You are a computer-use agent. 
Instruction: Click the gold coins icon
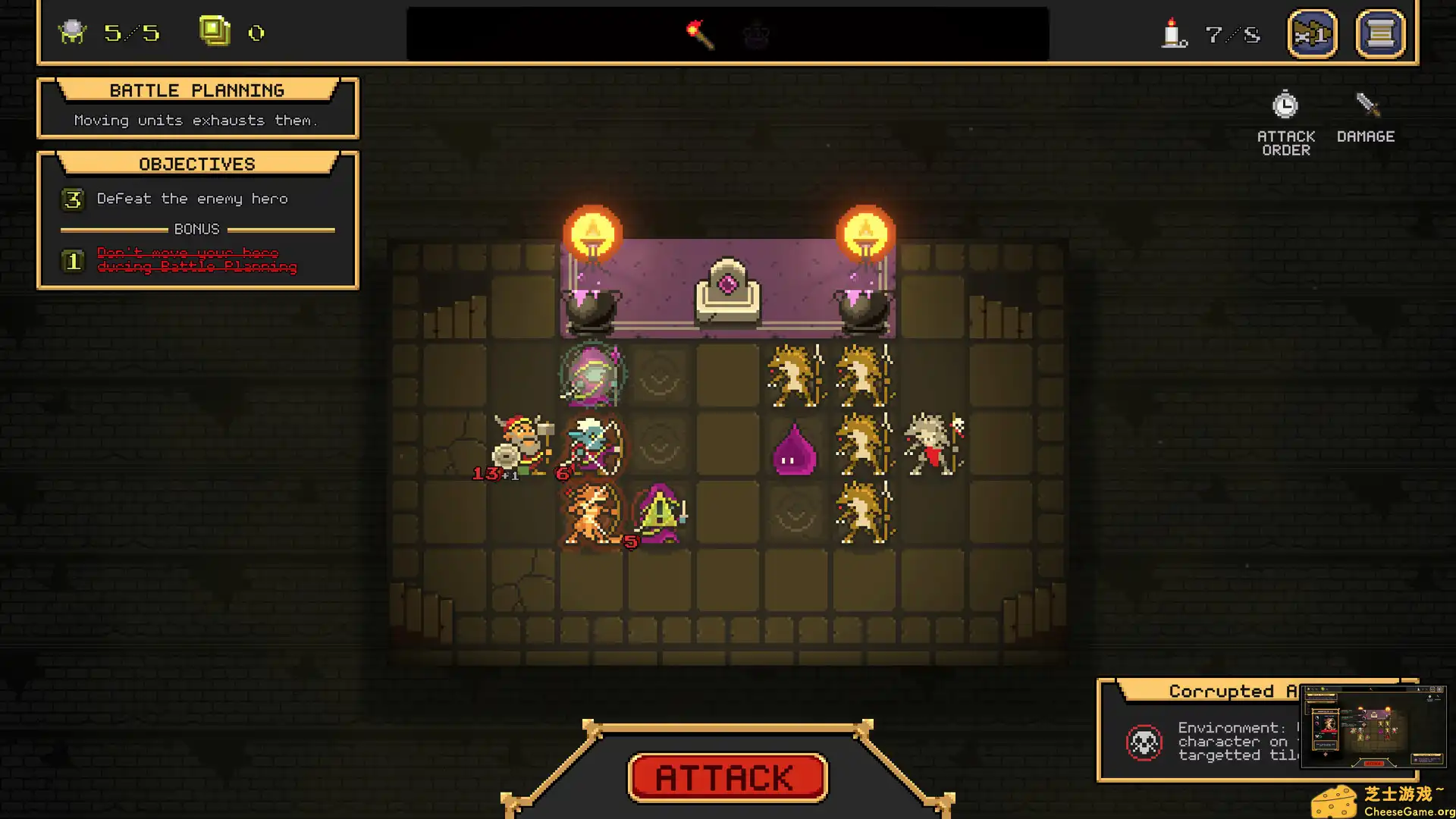215,31
